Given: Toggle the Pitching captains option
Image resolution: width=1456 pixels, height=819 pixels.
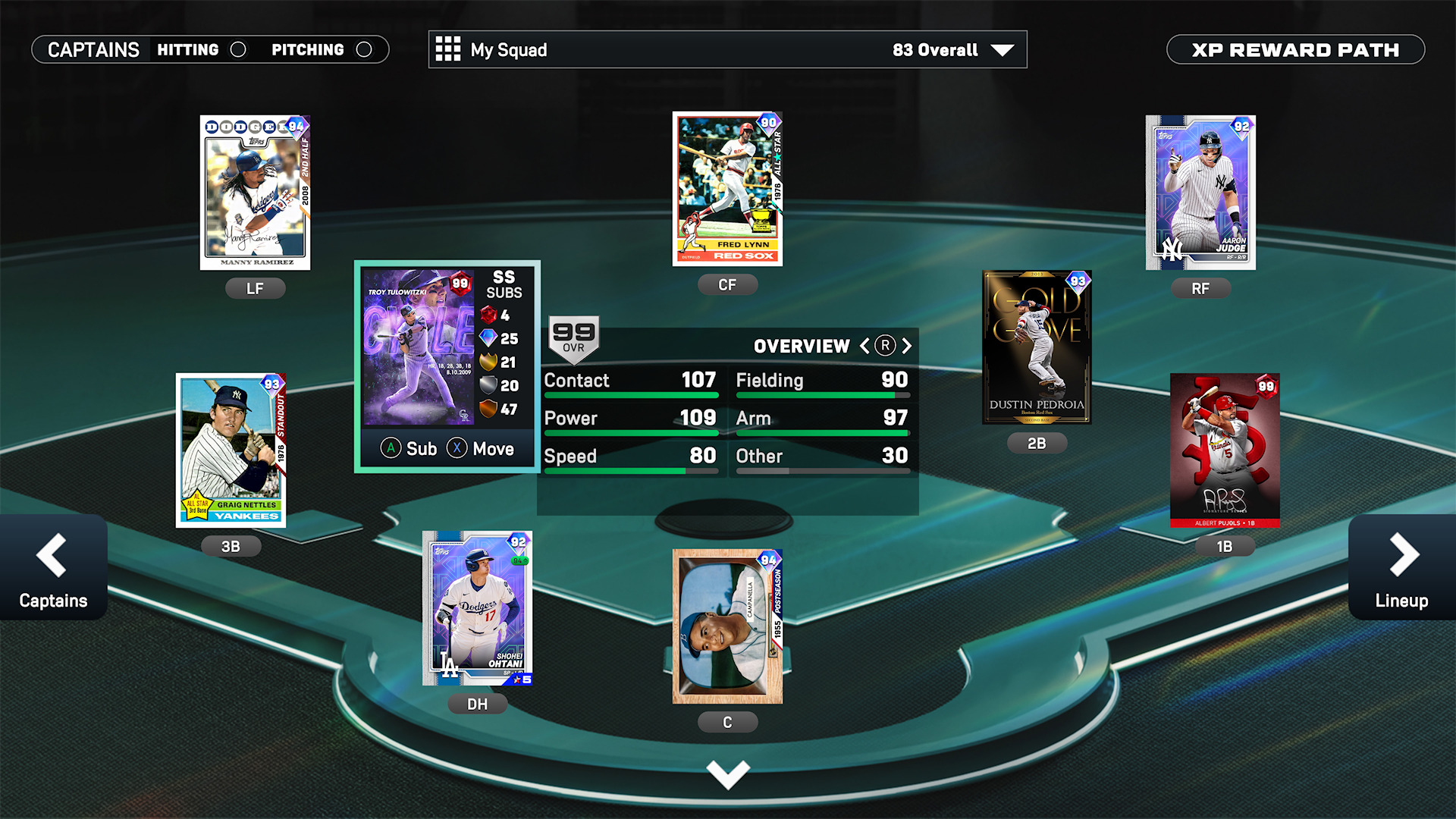Looking at the screenshot, I should tap(364, 50).
